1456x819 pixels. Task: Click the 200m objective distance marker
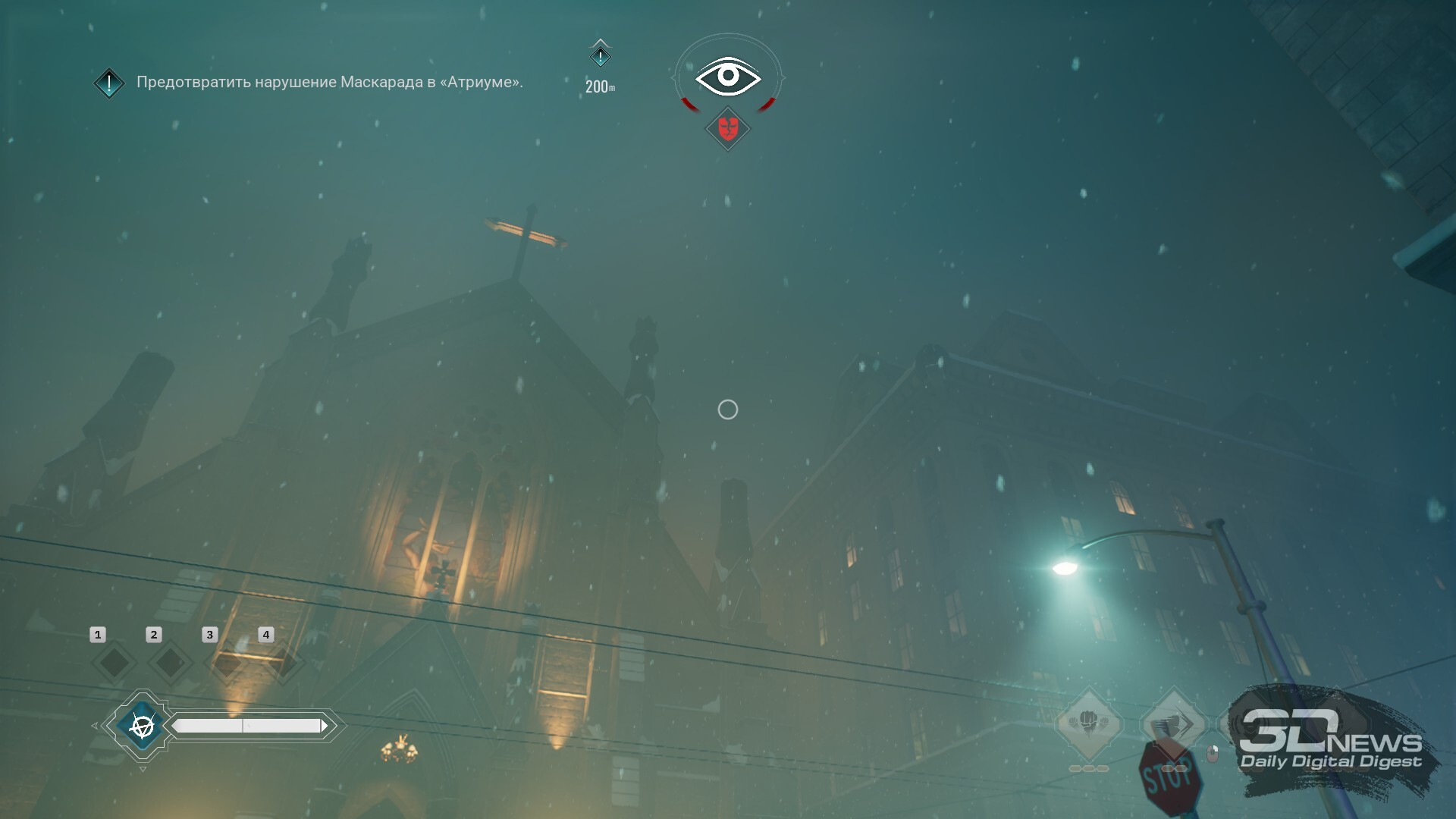tap(600, 68)
